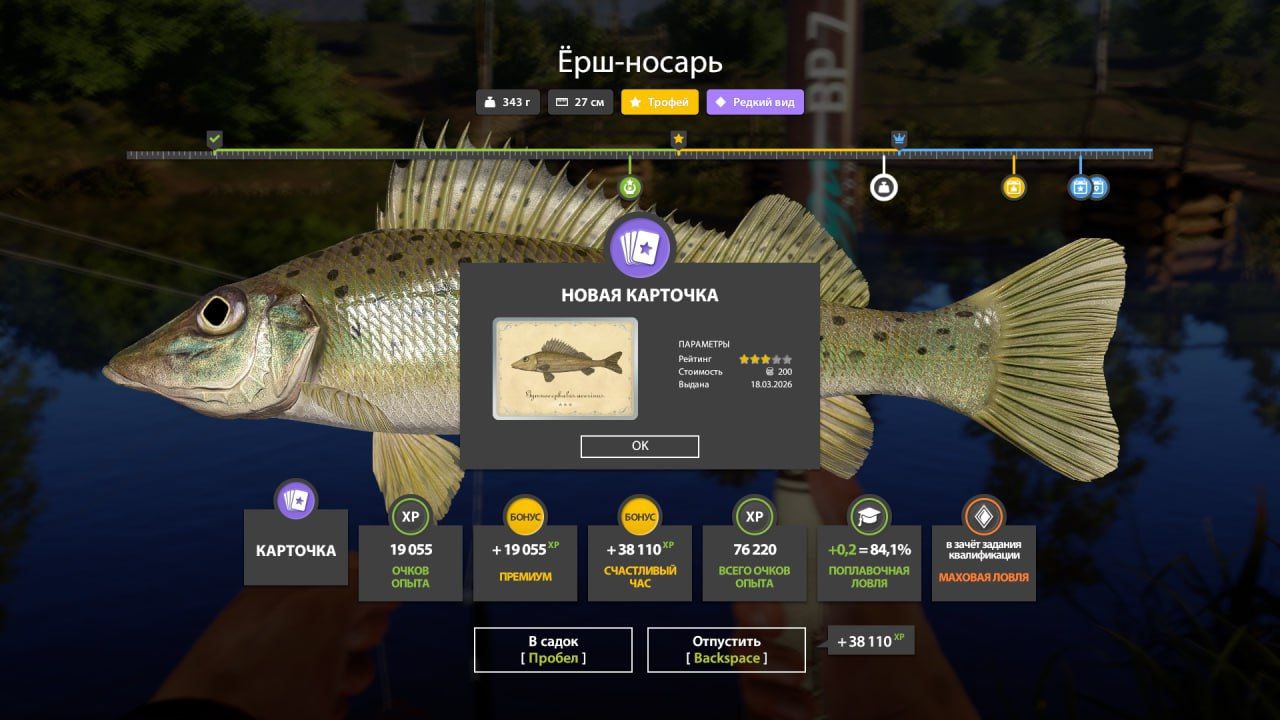
Task: Release the fish with Отпустить
Action: coord(726,649)
